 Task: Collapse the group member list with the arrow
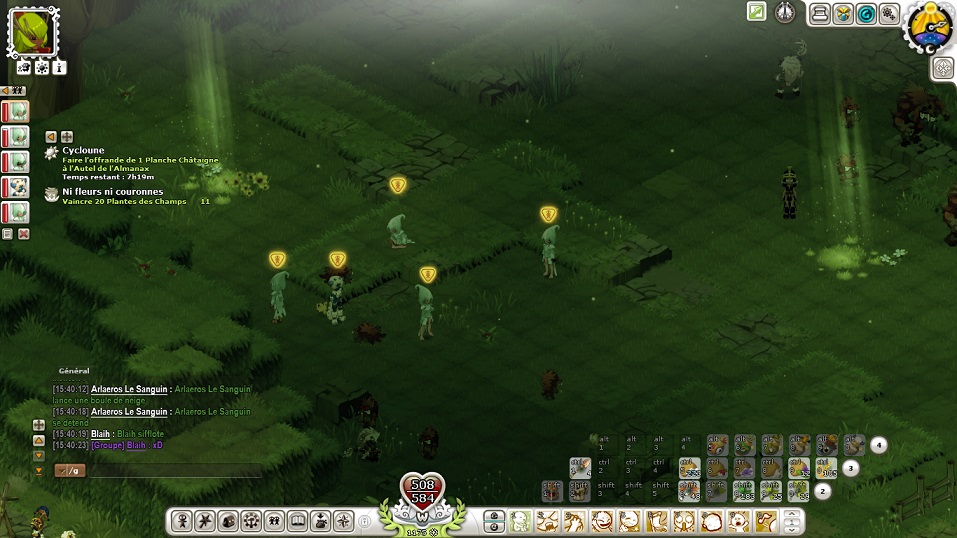[x=6, y=90]
